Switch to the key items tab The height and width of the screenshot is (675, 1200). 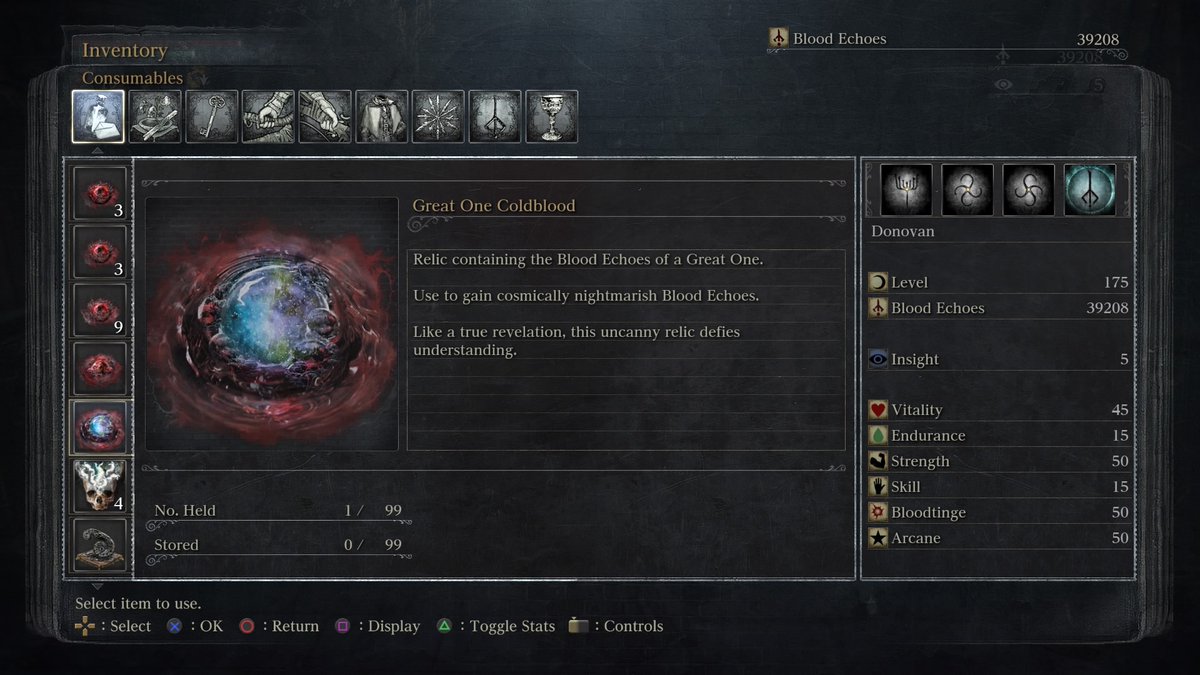pos(212,117)
